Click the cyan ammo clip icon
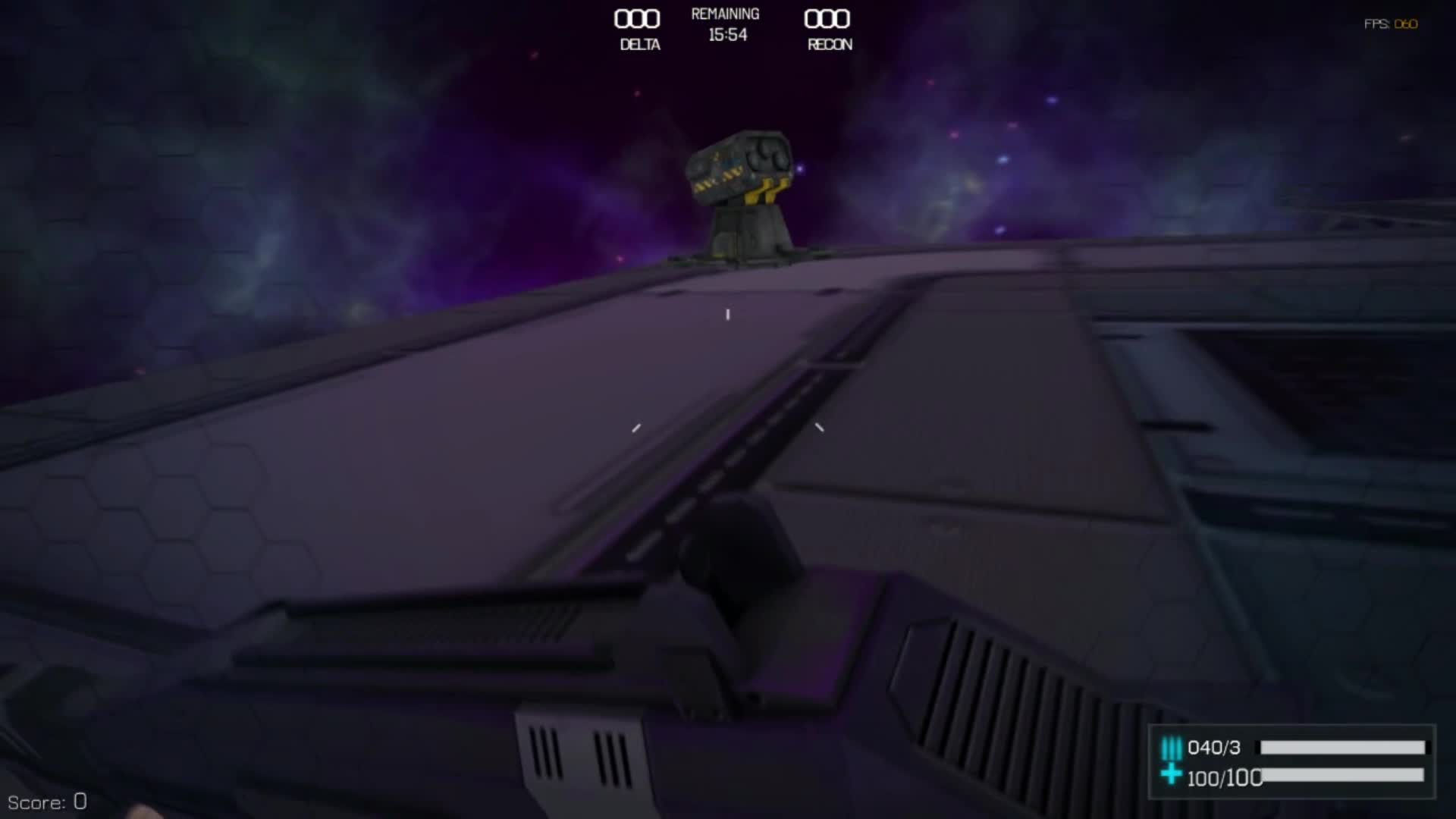This screenshot has height=819, width=1456. click(x=1172, y=747)
